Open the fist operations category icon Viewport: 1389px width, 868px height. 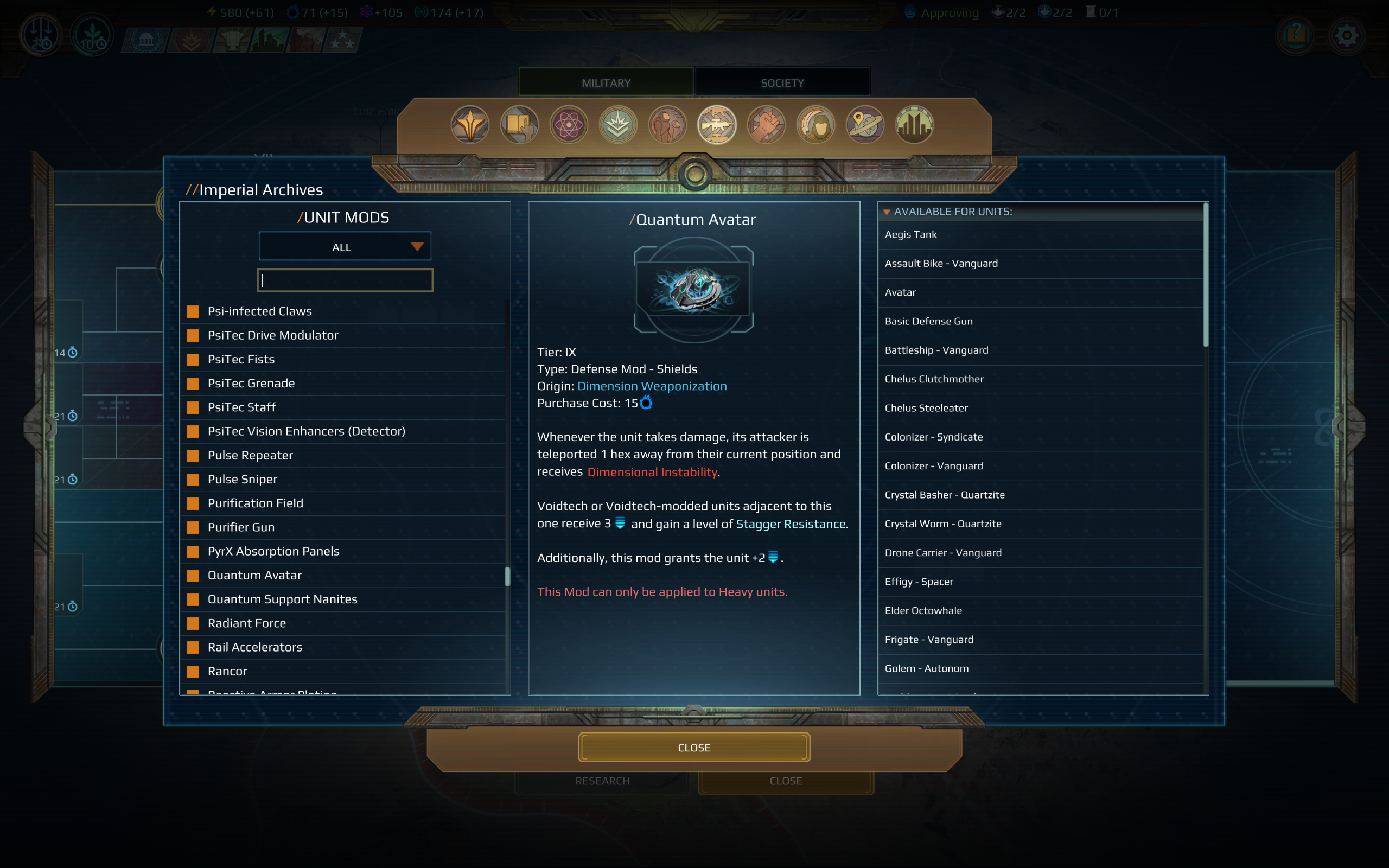click(x=766, y=125)
